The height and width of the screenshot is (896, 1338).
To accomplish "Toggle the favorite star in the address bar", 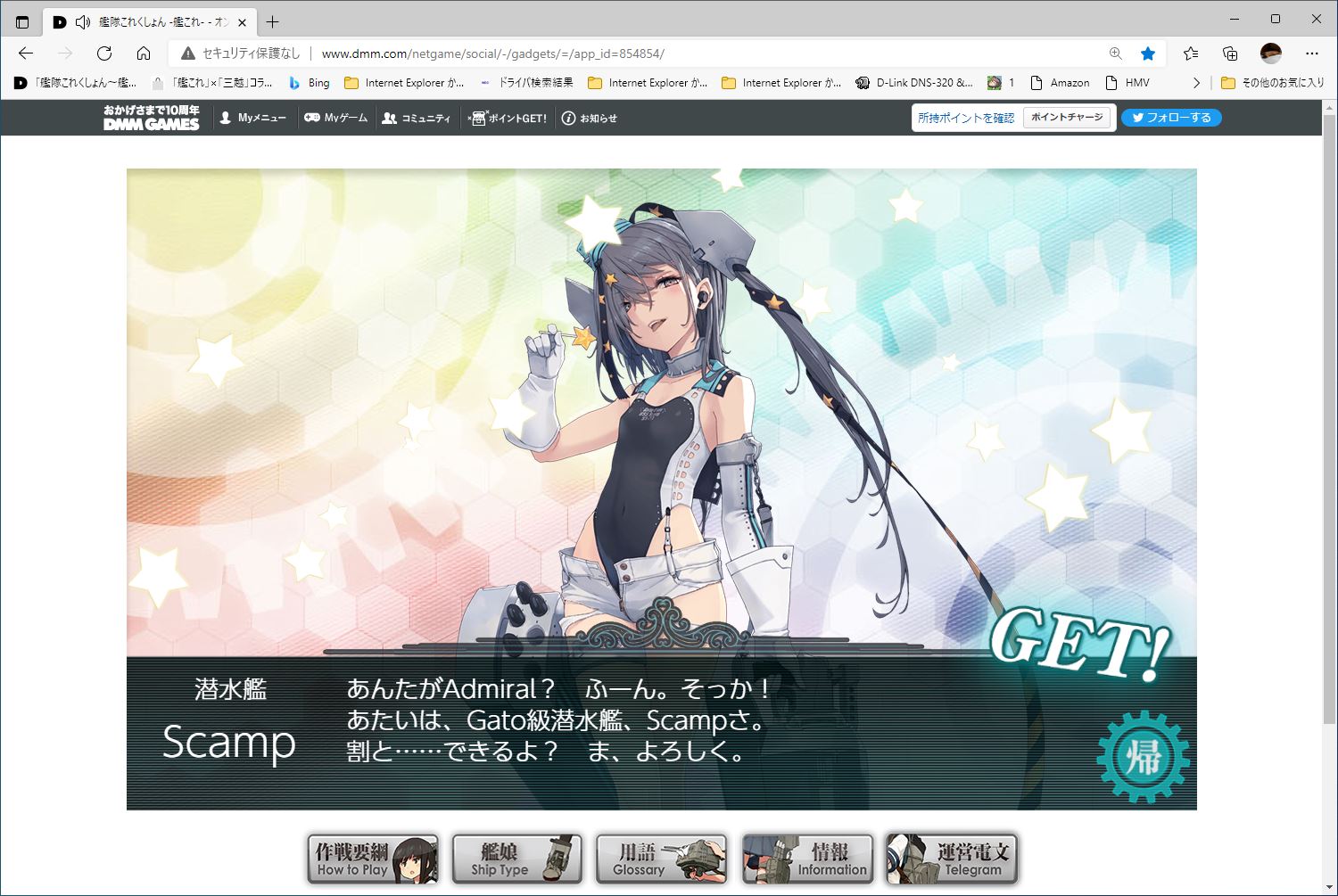I will coord(1148,53).
